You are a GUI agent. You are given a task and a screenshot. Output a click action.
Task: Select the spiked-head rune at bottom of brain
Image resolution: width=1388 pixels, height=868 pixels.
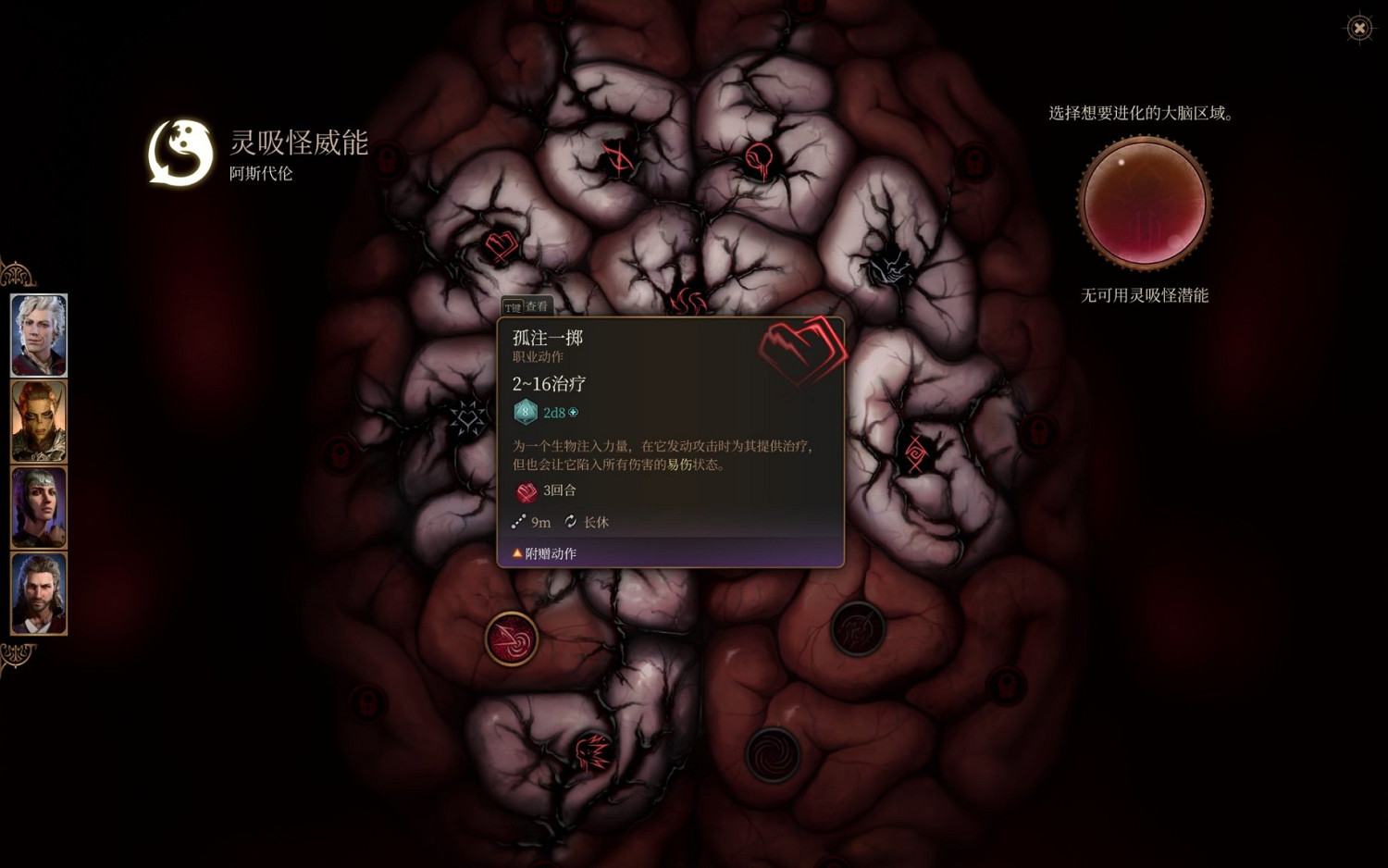592,751
